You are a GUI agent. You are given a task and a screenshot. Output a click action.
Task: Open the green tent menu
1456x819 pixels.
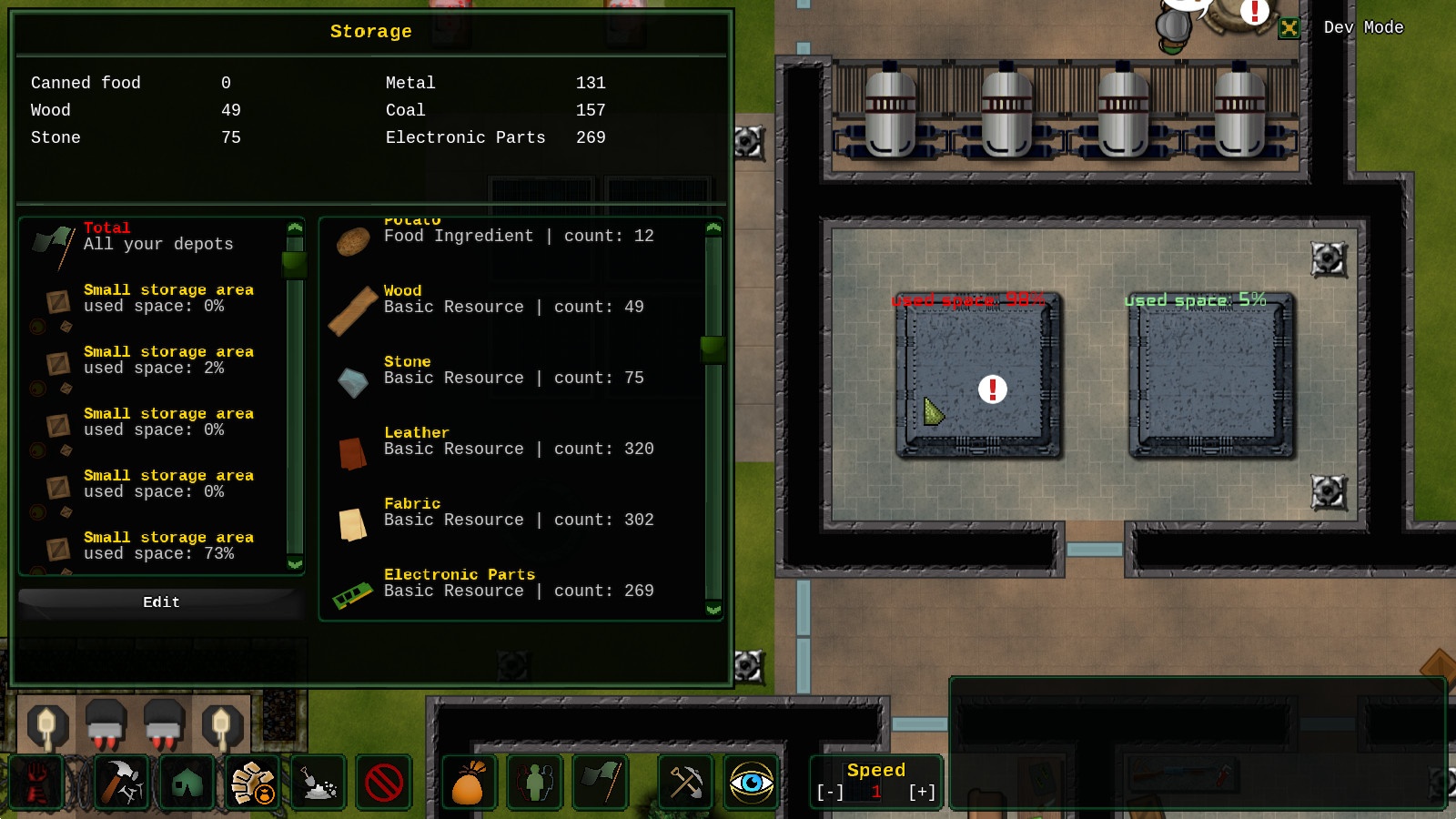coord(187,783)
